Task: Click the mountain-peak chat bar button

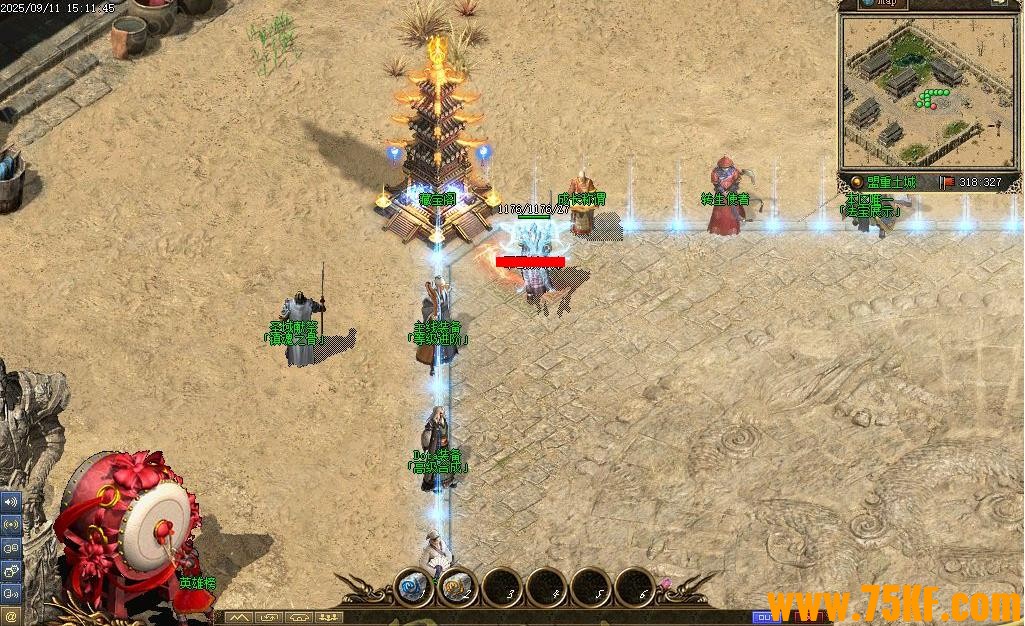Action: (238, 618)
